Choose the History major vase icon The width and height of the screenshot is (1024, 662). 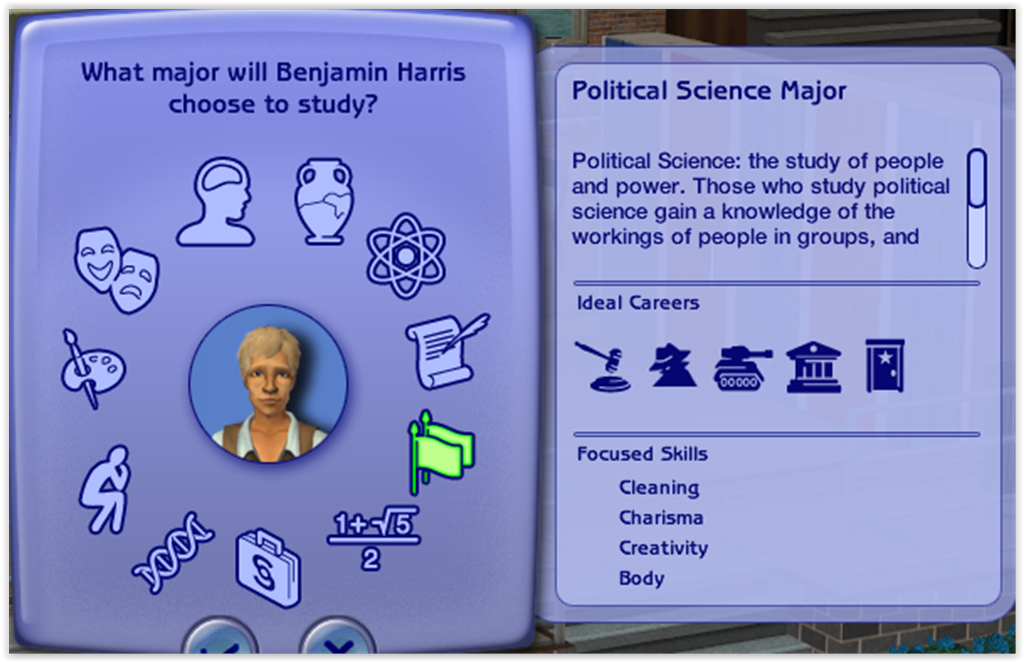[x=324, y=201]
